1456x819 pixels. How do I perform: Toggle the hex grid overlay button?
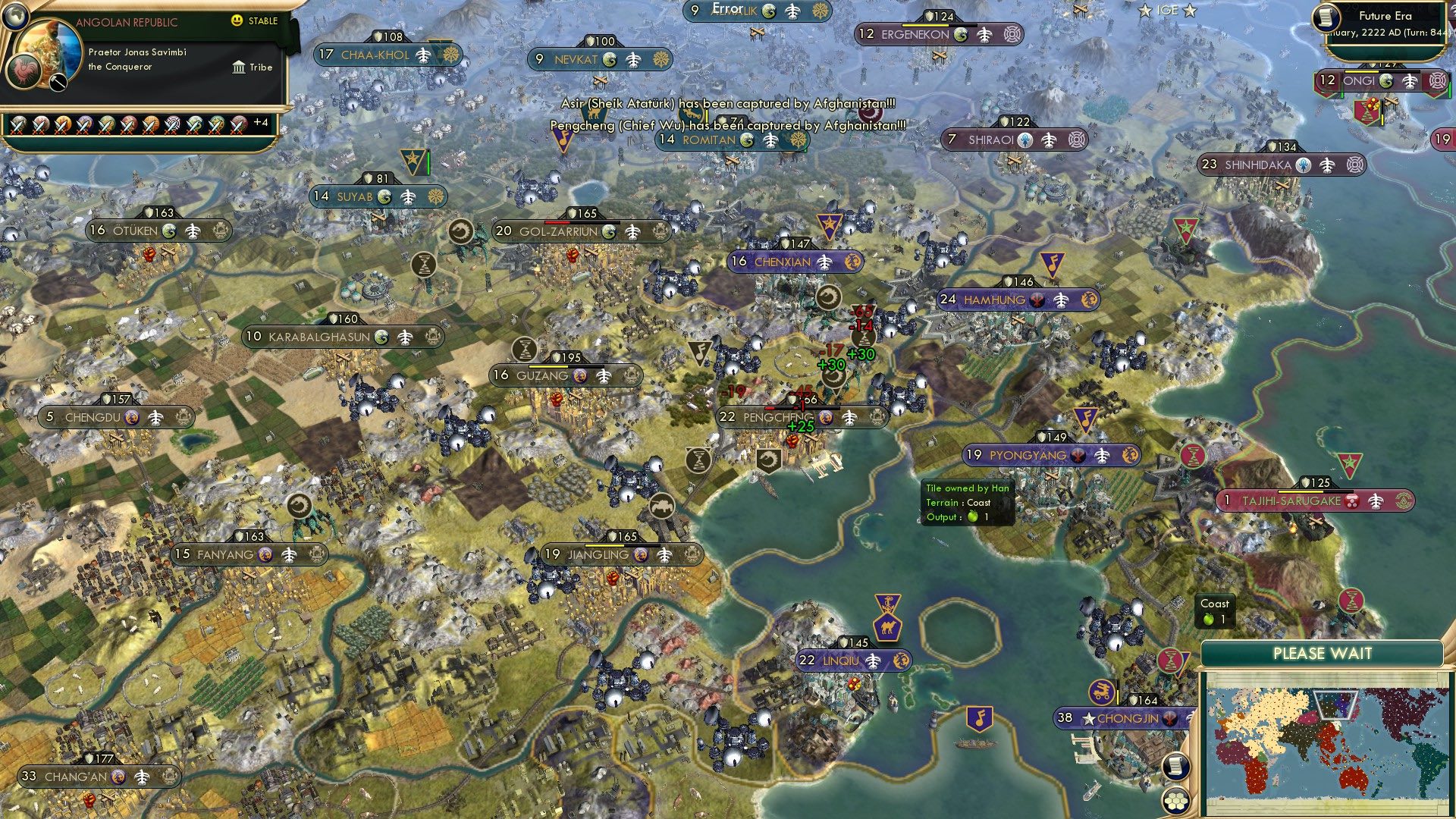(x=1175, y=802)
